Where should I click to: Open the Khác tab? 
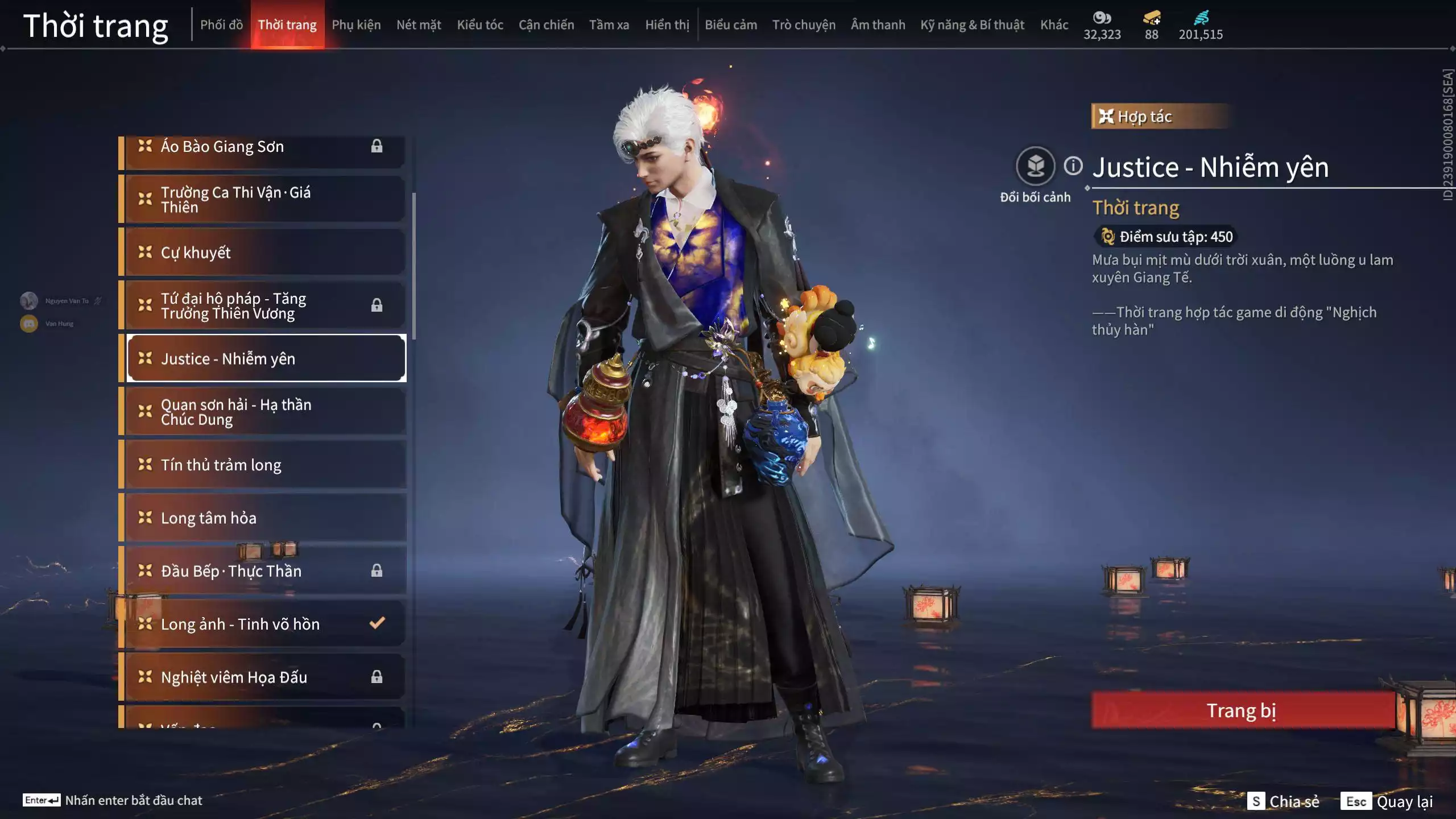1054,25
